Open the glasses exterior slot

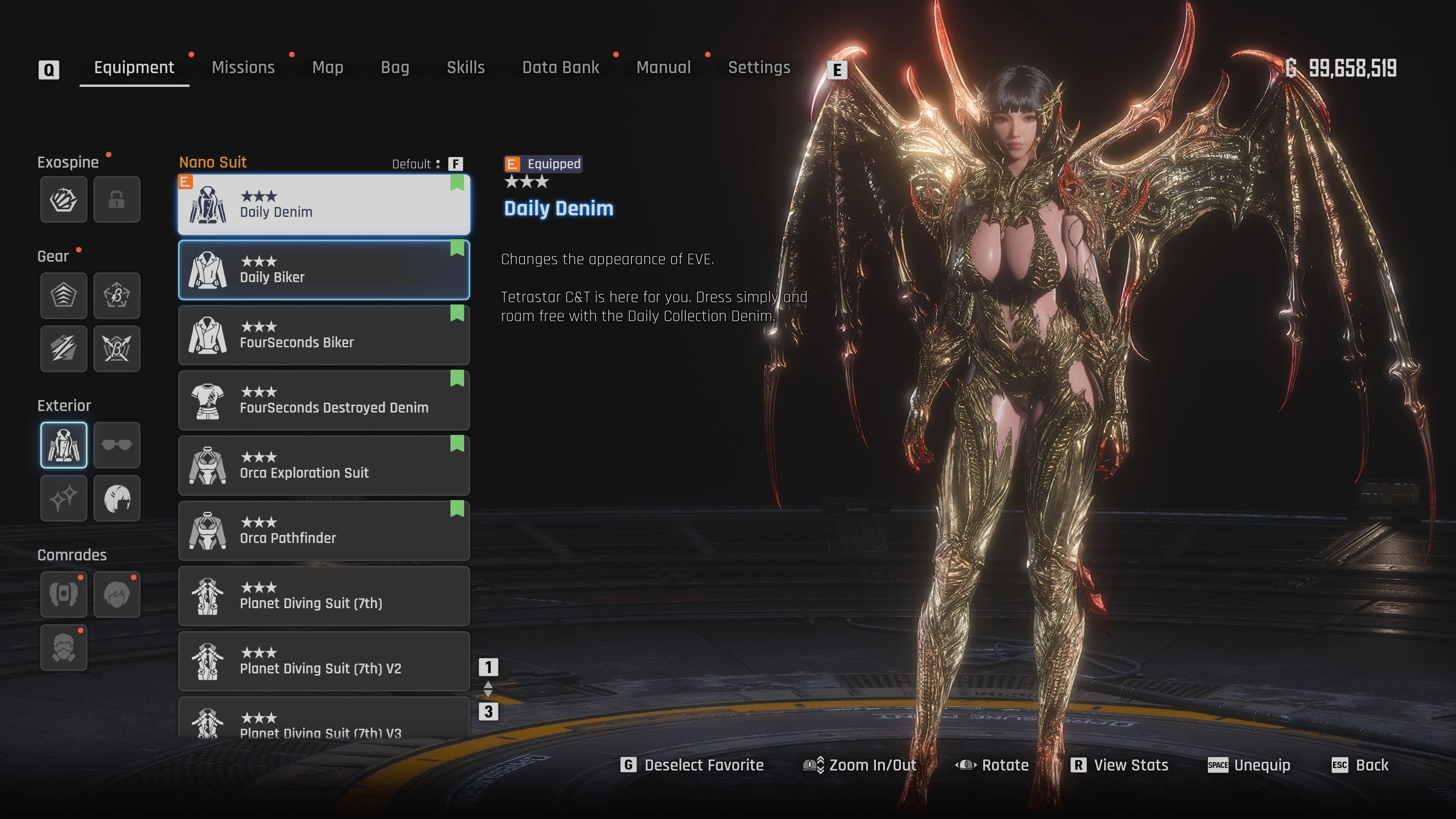click(116, 446)
